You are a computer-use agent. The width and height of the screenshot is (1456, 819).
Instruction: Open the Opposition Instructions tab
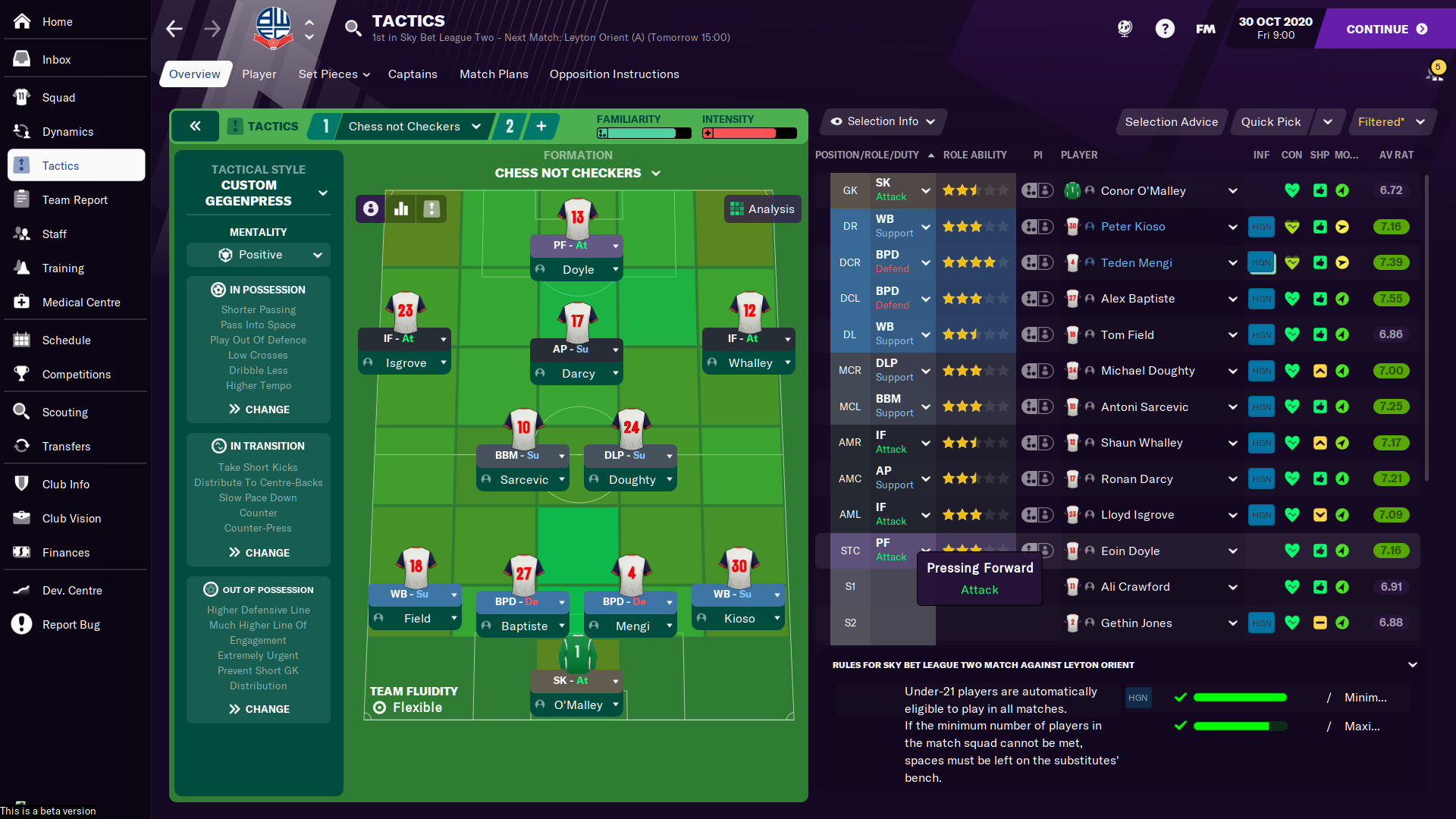pos(614,74)
